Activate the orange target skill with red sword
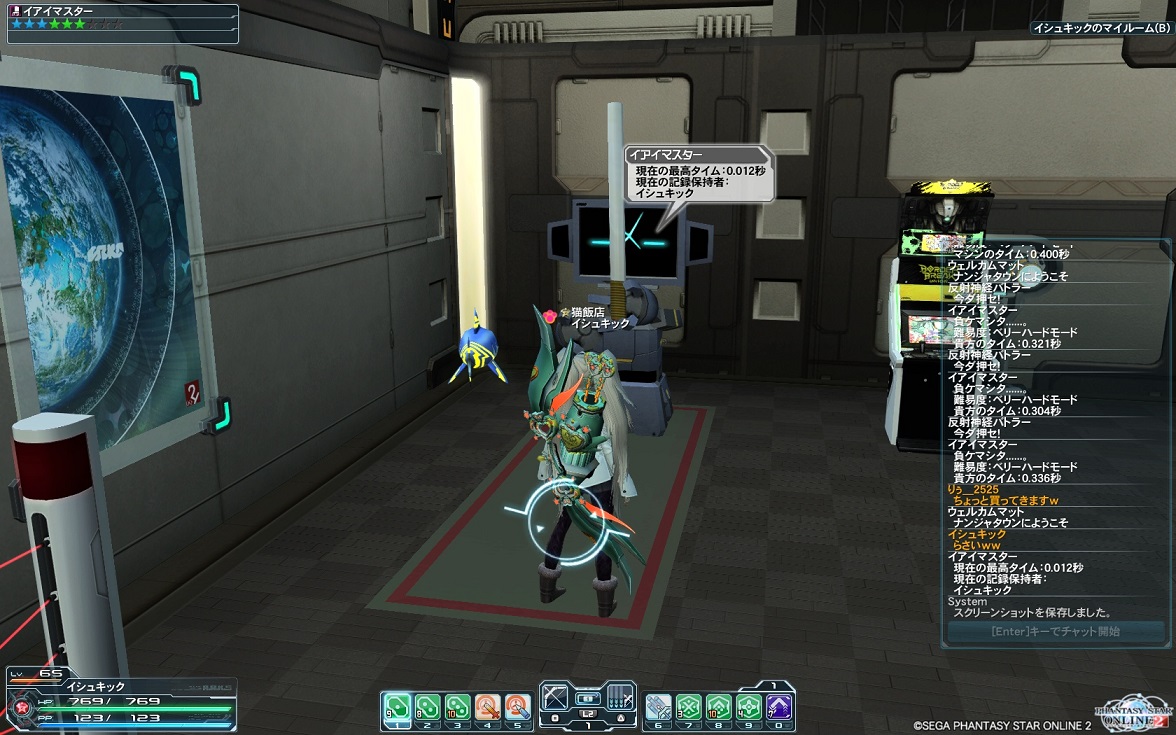This screenshot has height=735, width=1176. (x=487, y=707)
